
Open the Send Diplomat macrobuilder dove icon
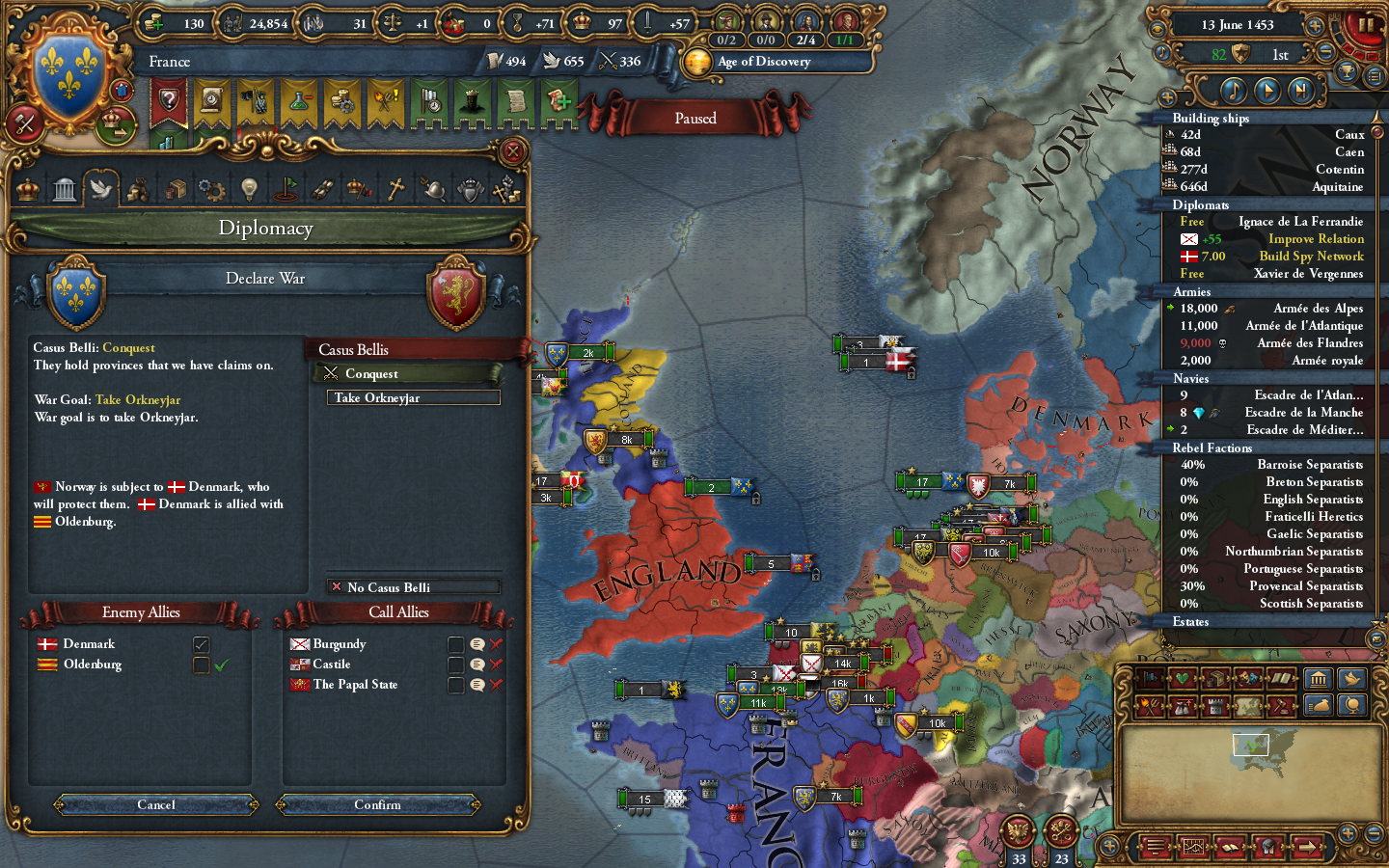(x=1350, y=678)
